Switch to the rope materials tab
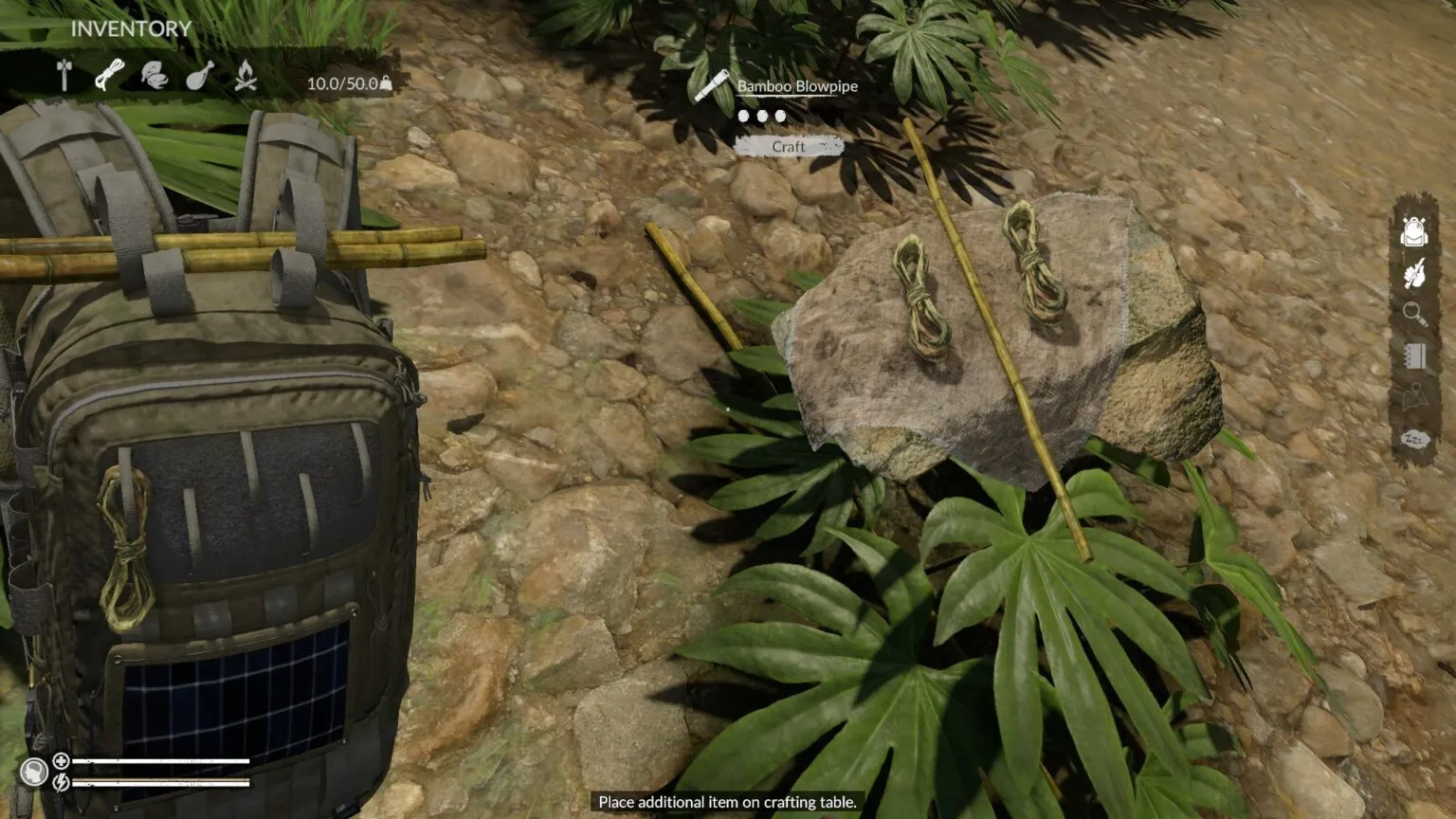This screenshot has width=1456, height=819. [x=109, y=75]
